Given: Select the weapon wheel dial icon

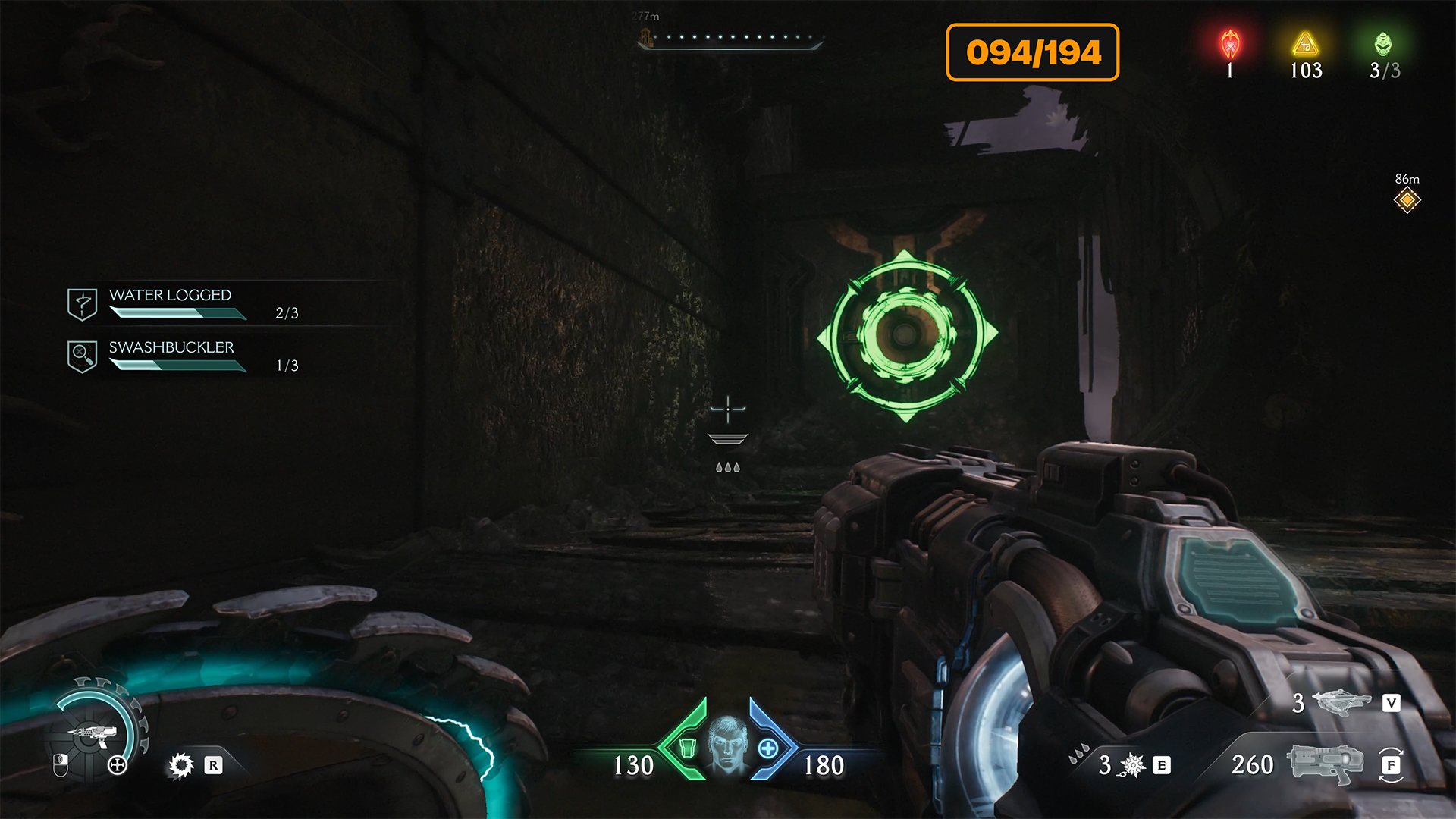Looking at the screenshot, I should pos(93,733).
